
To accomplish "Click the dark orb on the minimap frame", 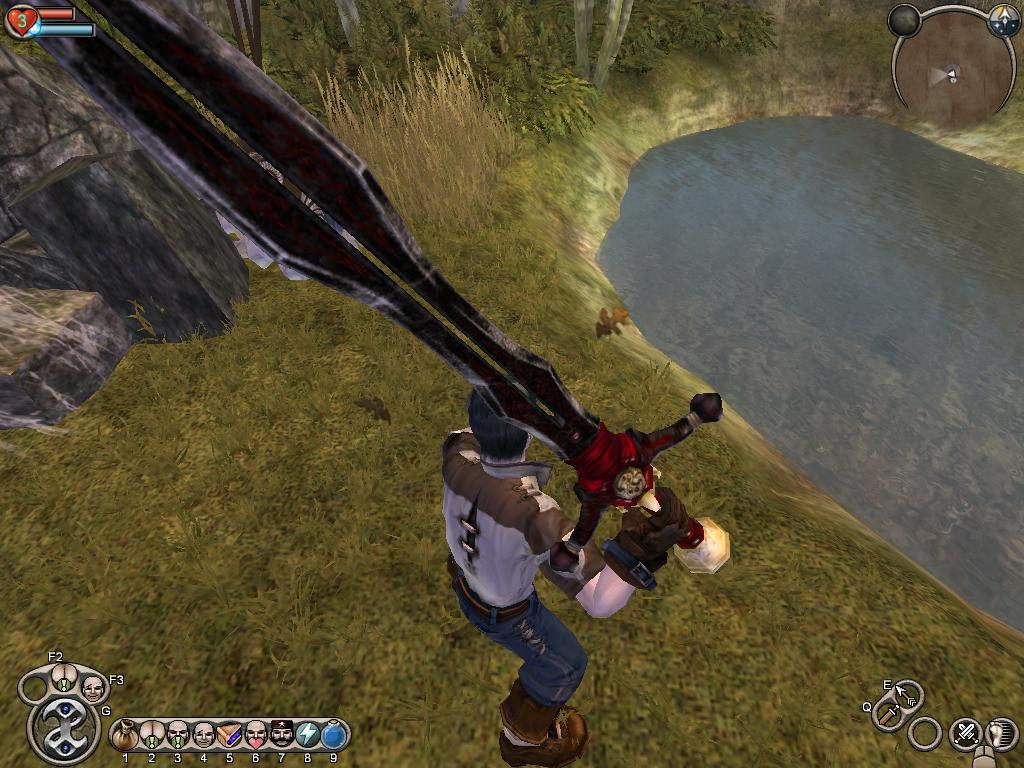I will [904, 20].
